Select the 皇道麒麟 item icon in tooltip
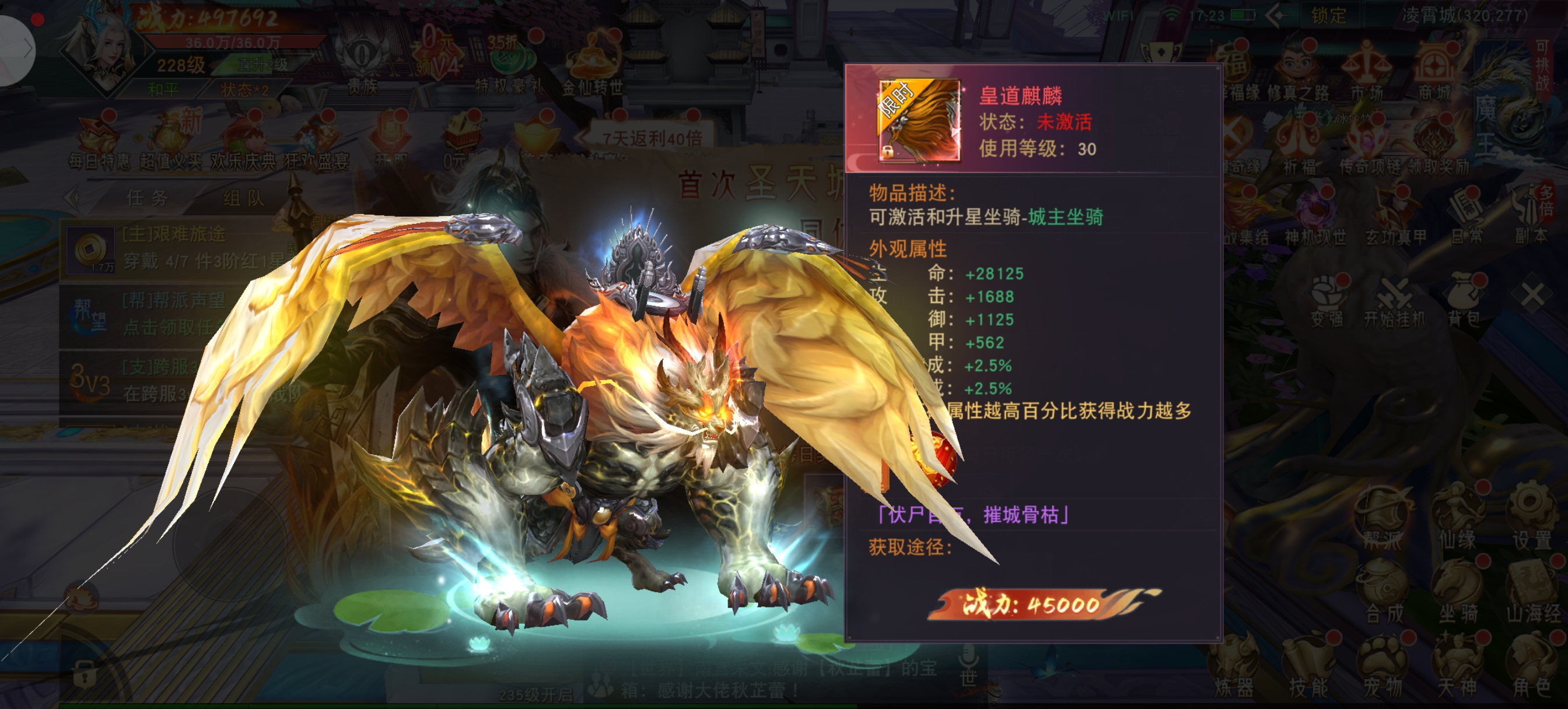1568x709 pixels. coord(919,121)
